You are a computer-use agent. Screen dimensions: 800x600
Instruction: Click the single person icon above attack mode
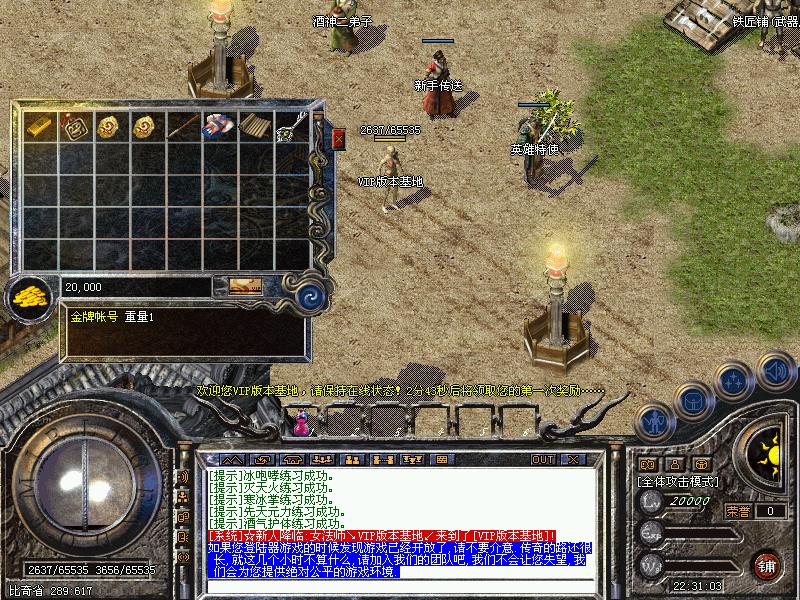[x=674, y=464]
